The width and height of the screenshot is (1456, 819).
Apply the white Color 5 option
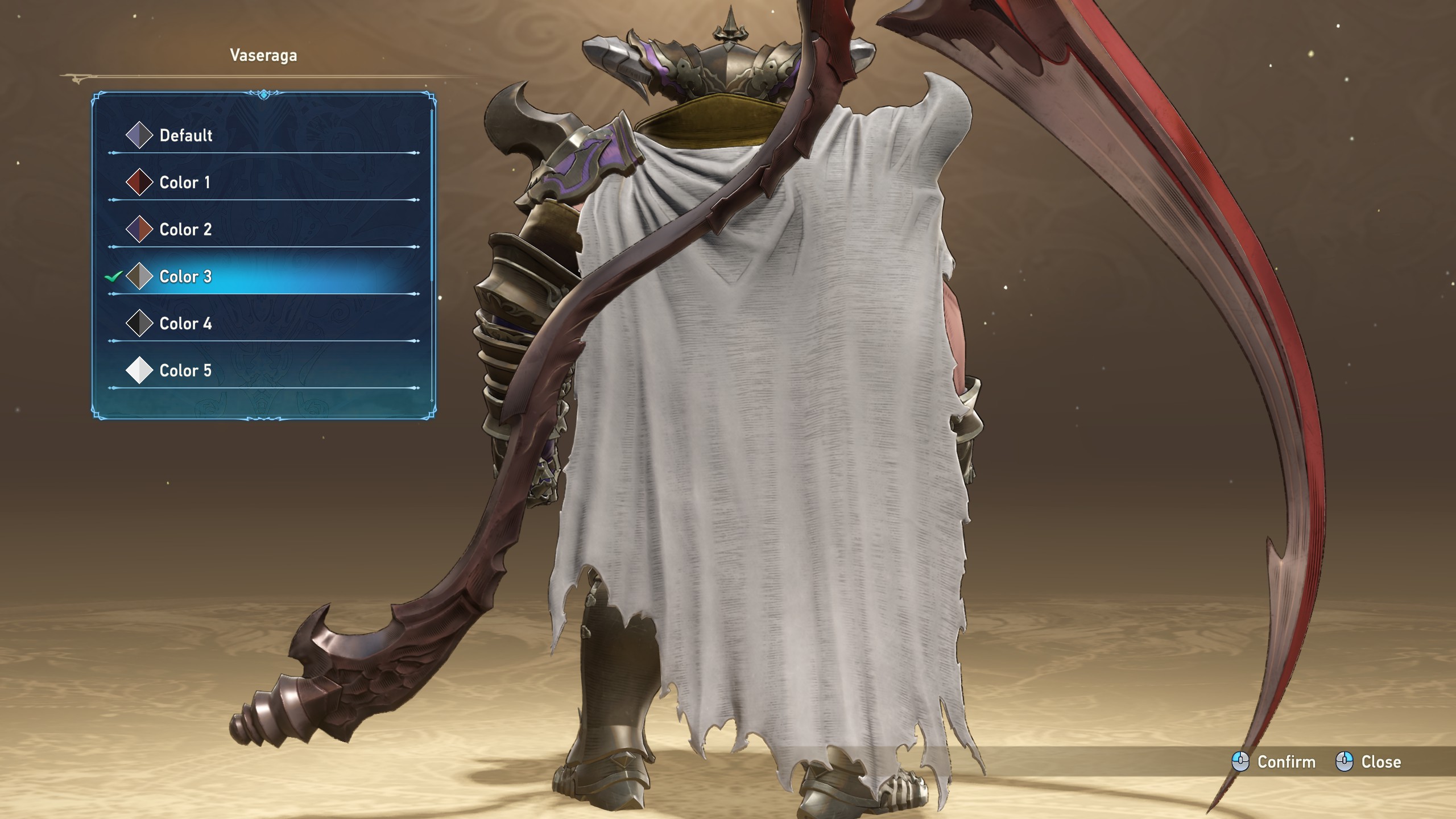click(185, 371)
